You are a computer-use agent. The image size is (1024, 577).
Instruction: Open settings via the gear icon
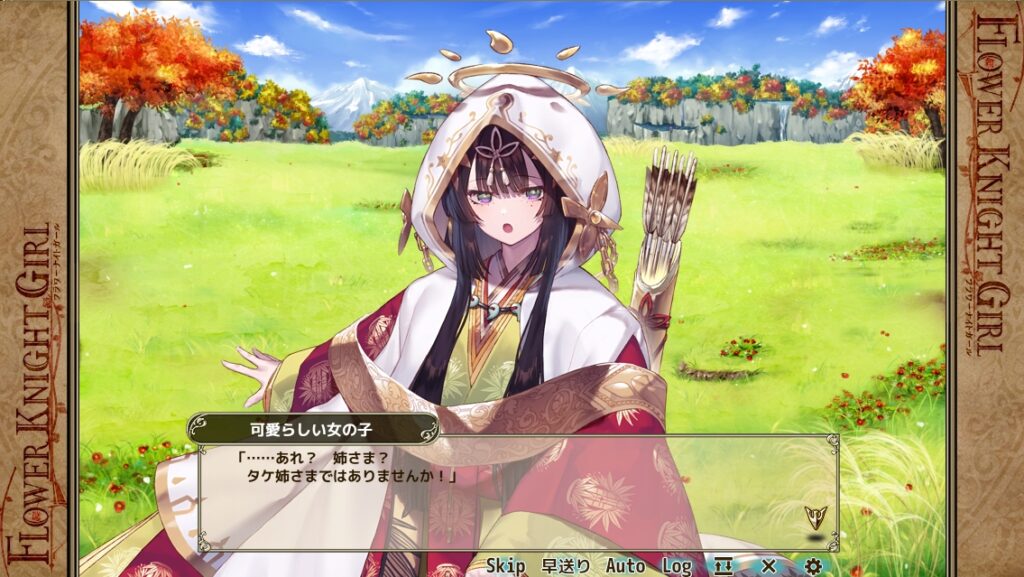click(x=813, y=566)
